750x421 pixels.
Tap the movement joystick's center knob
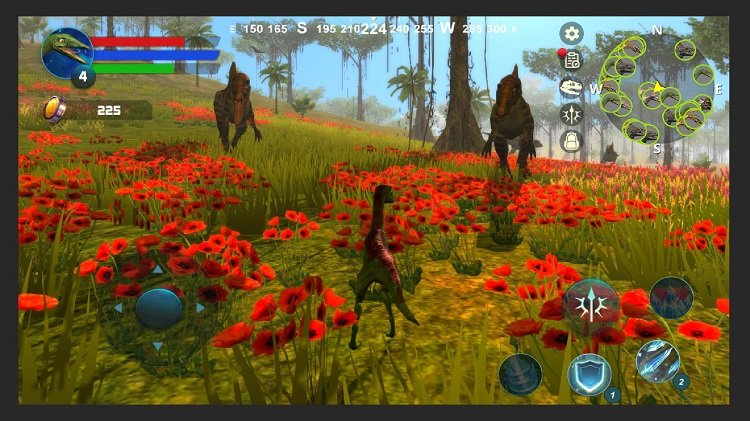(158, 308)
